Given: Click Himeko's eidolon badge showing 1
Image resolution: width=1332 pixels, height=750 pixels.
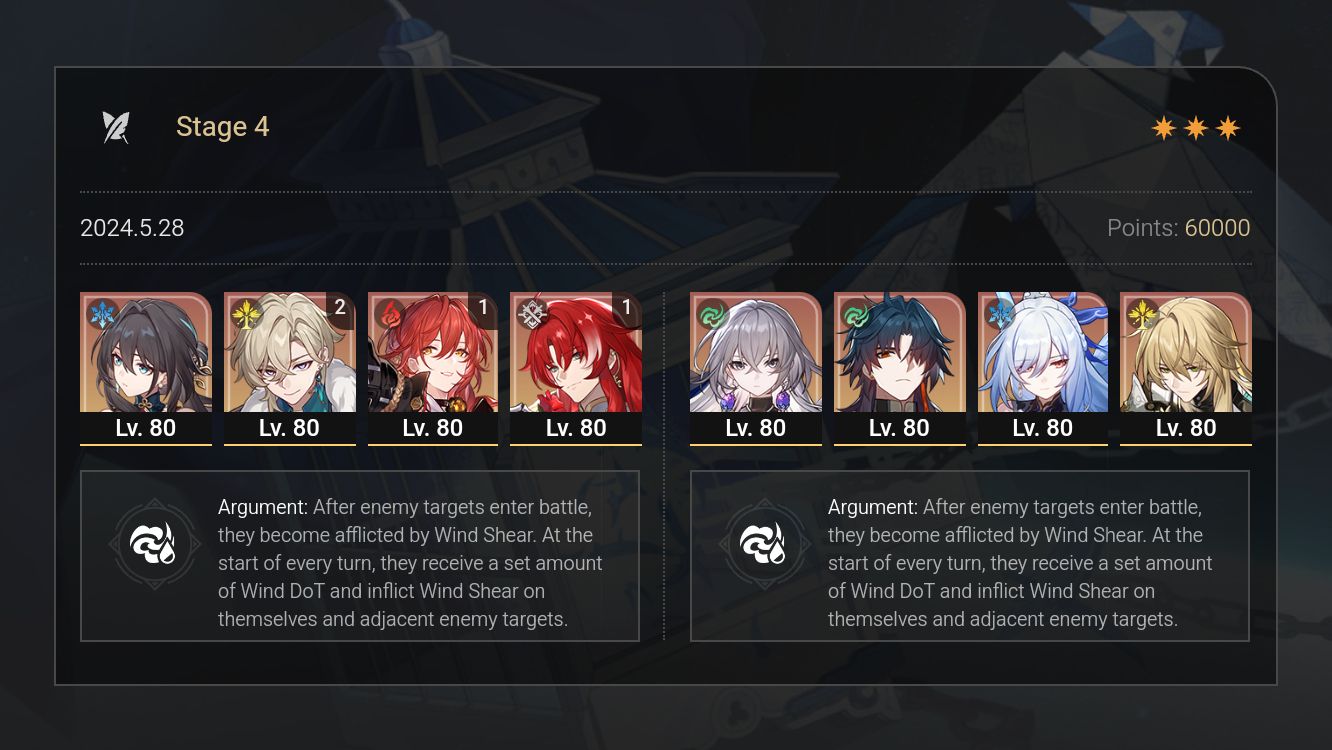Looking at the screenshot, I should [x=483, y=309].
